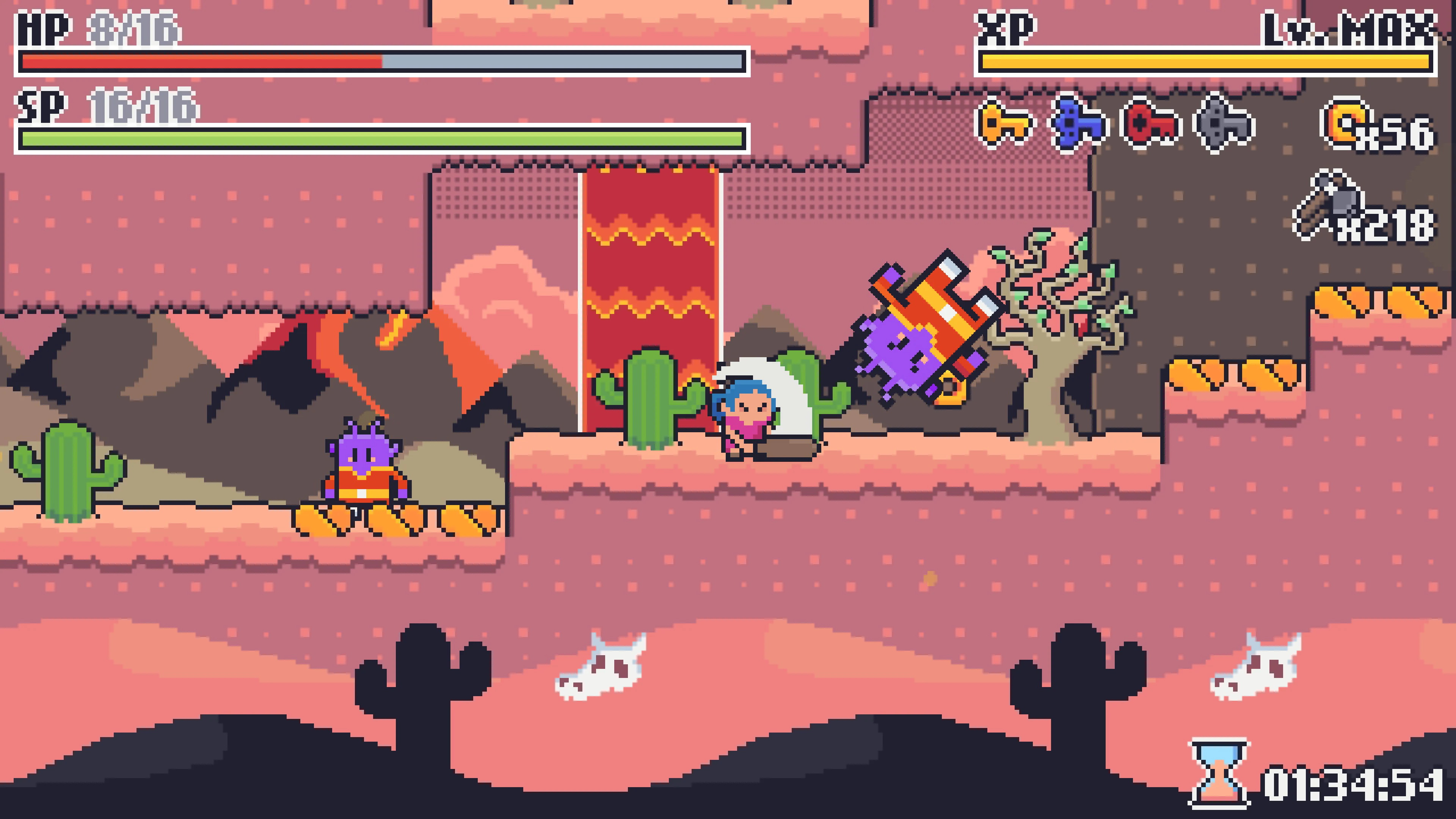Image resolution: width=1456 pixels, height=819 pixels.
Task: Click the red HP progress bar
Action: (198, 61)
